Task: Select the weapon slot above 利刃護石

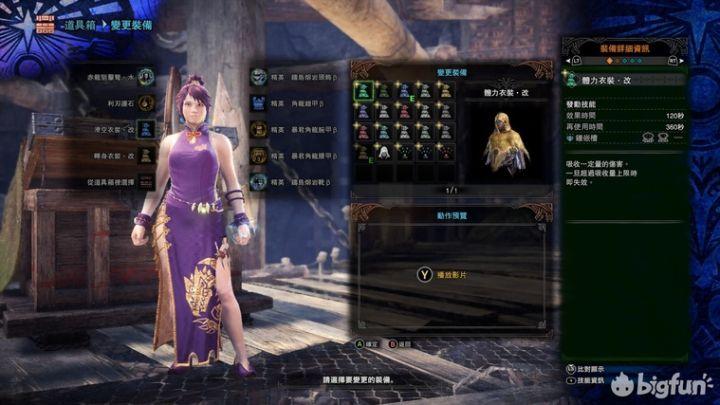Action: [146, 75]
